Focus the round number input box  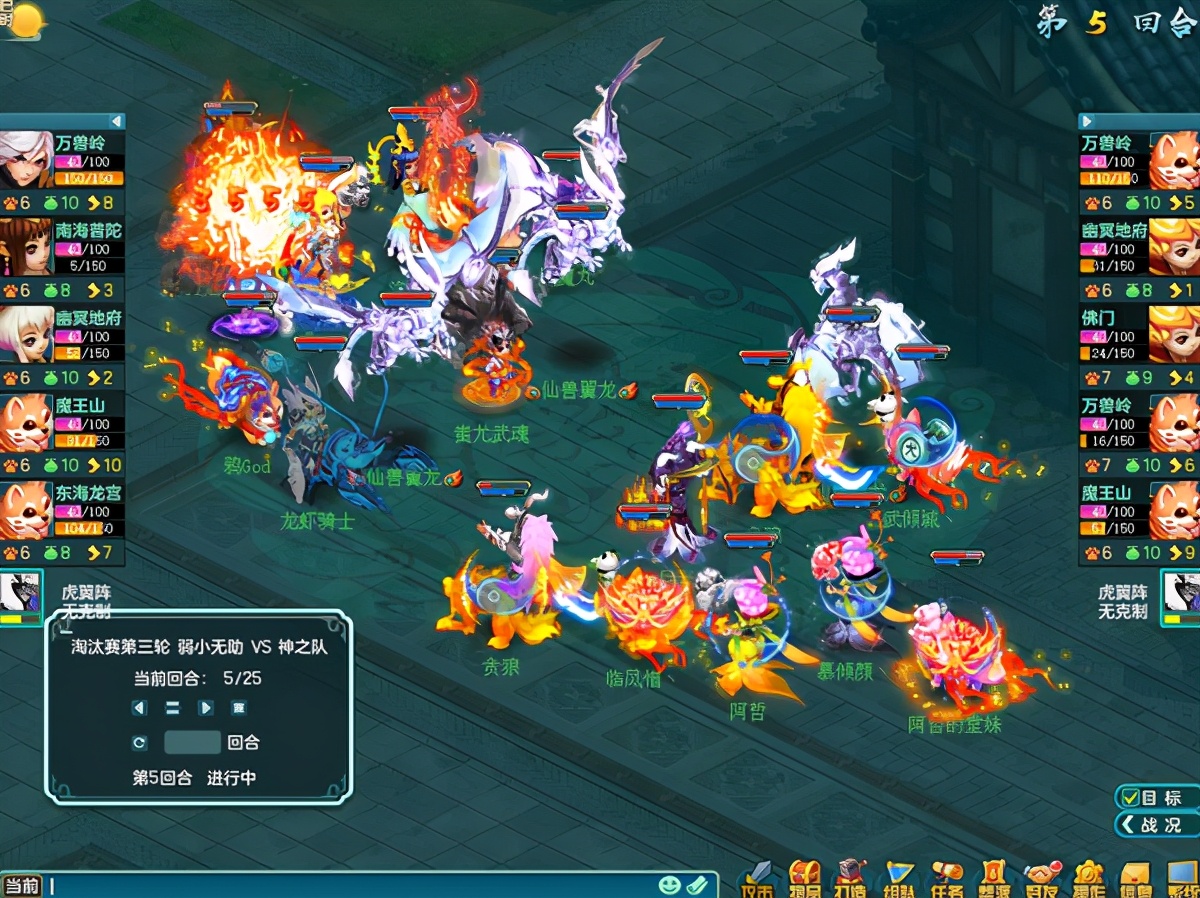point(192,743)
